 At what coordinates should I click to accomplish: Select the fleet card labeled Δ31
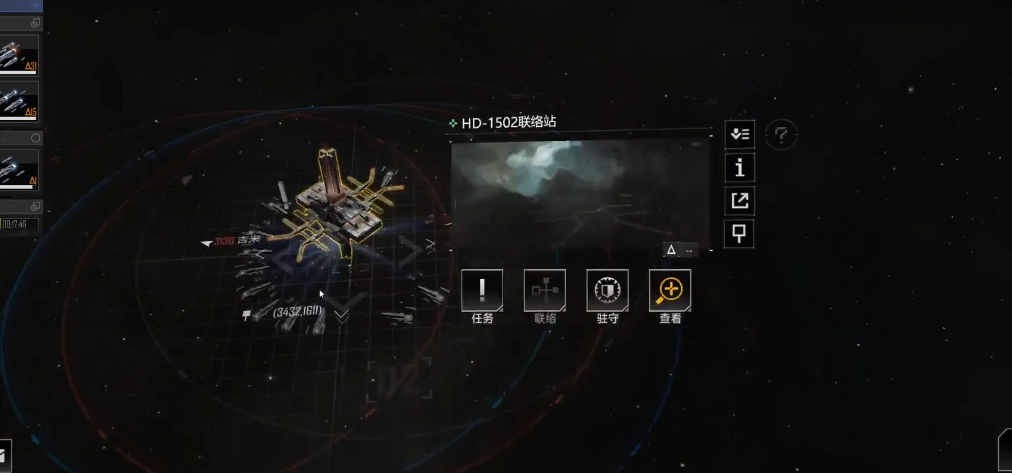[x=19, y=56]
